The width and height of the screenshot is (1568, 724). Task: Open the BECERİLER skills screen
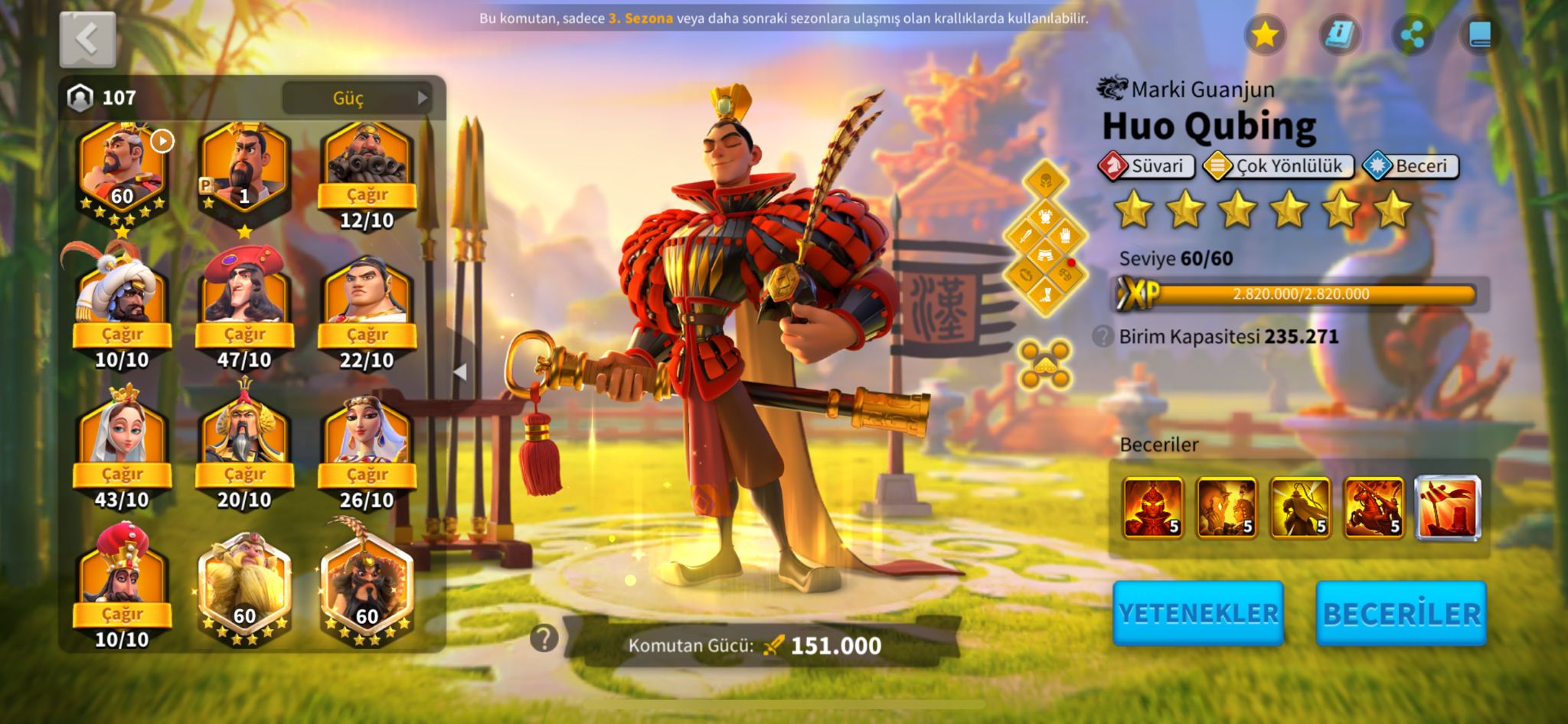1401,614
